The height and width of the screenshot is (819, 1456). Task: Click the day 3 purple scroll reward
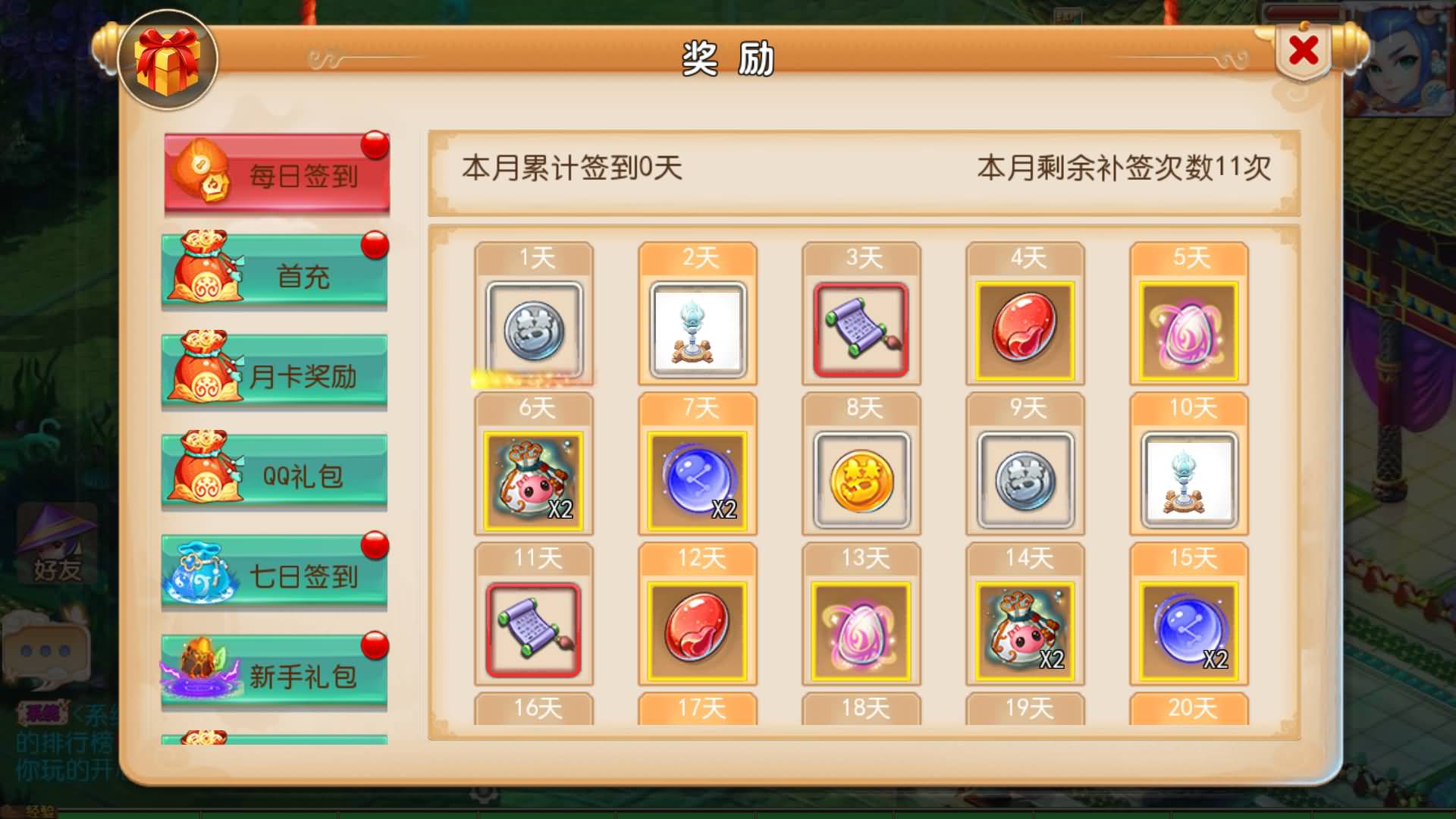(861, 328)
